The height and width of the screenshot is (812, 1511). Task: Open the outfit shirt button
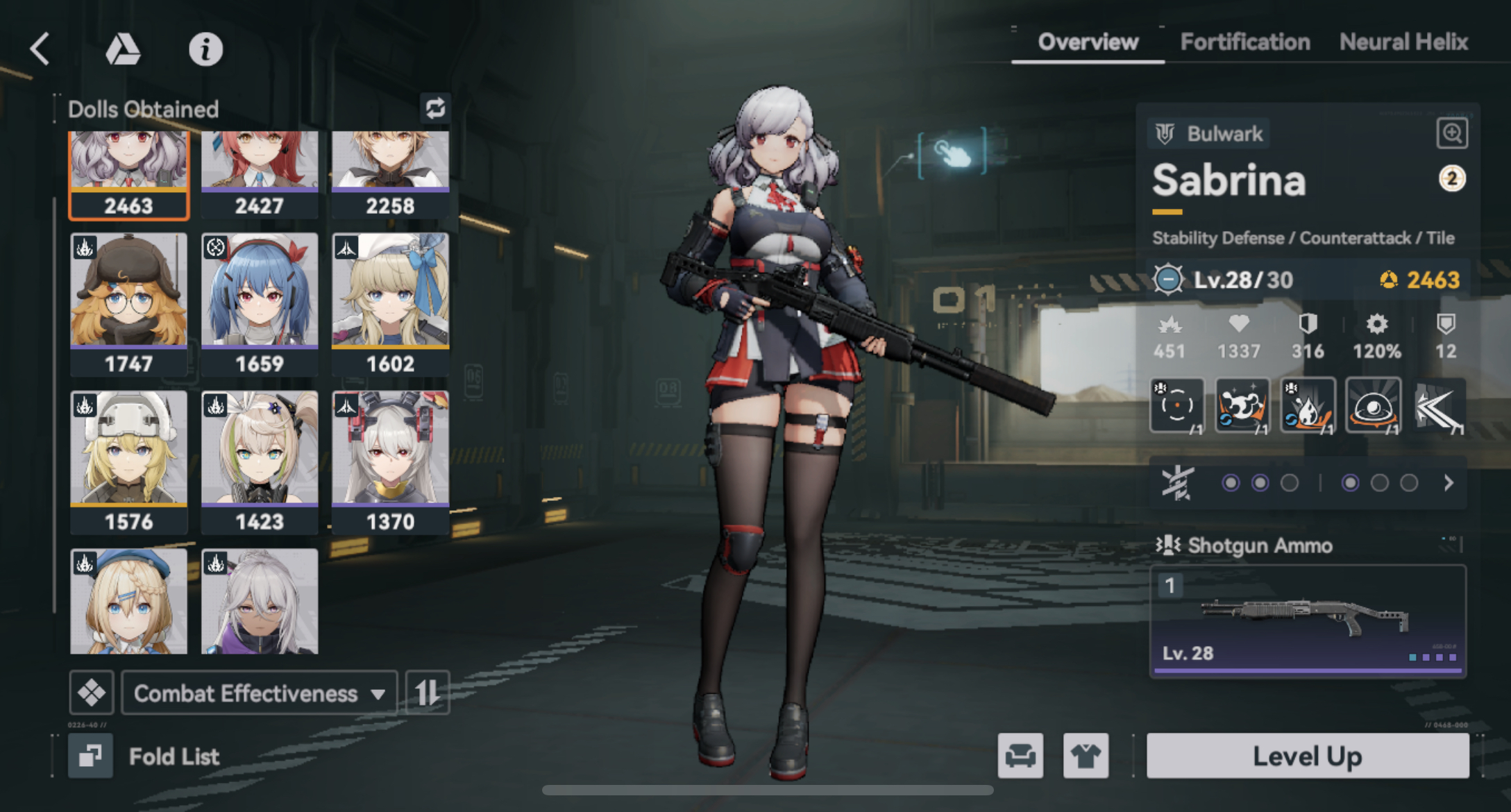(x=1086, y=756)
